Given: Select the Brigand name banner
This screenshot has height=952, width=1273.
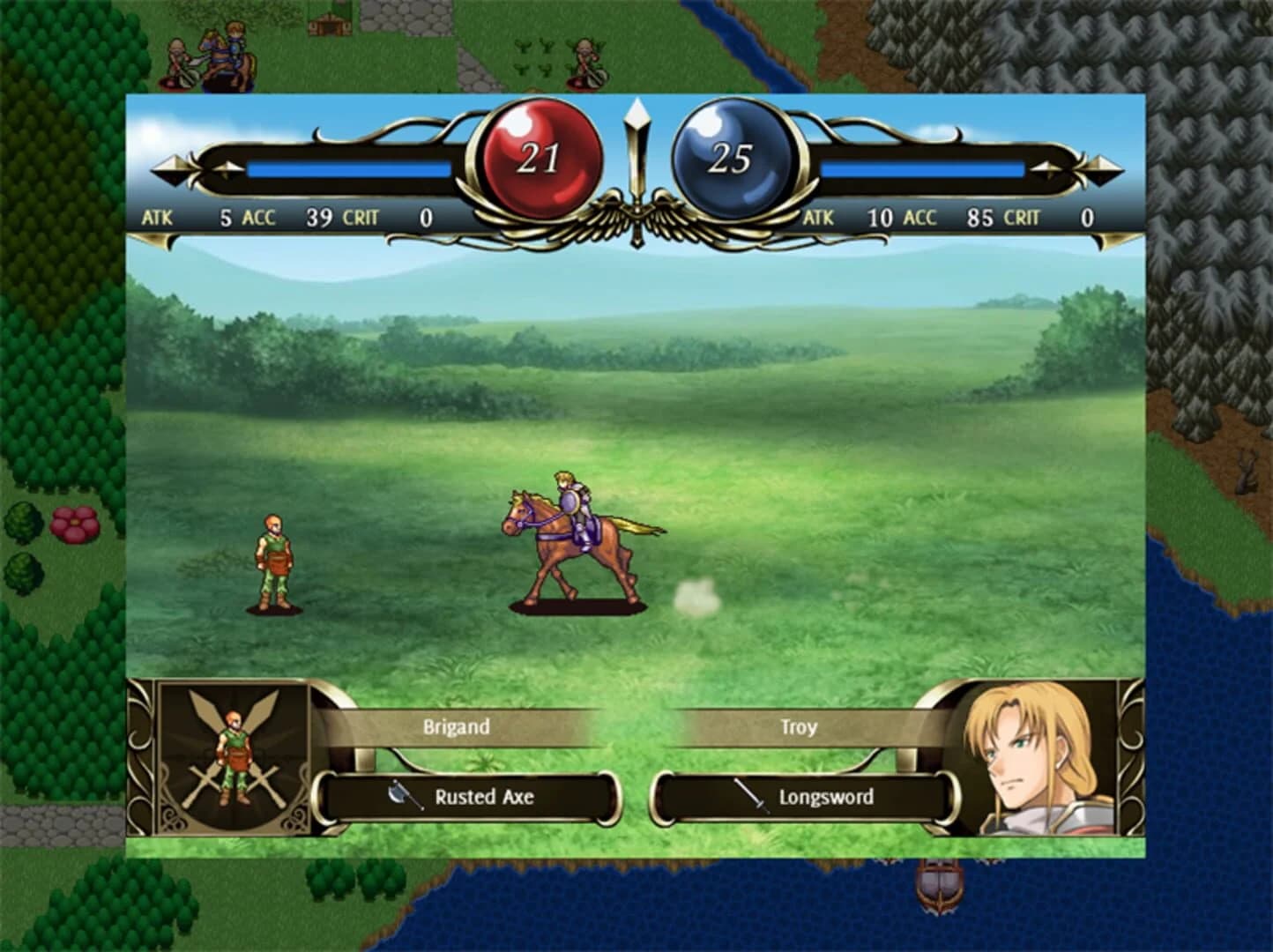Looking at the screenshot, I should click(x=455, y=726).
